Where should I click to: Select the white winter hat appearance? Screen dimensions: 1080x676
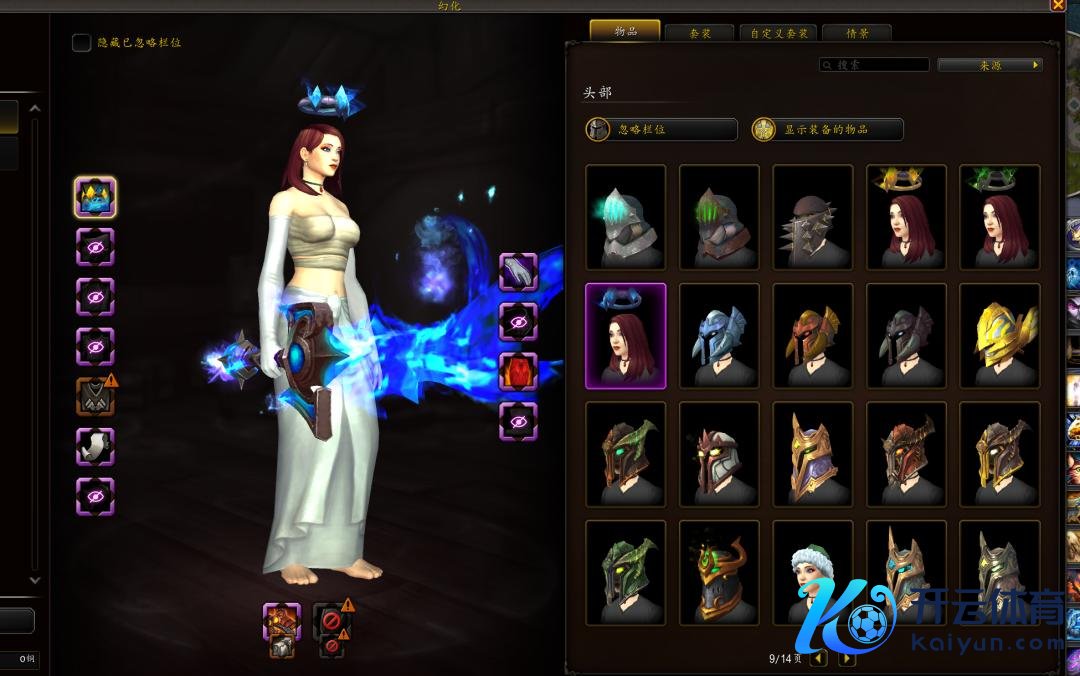(813, 571)
